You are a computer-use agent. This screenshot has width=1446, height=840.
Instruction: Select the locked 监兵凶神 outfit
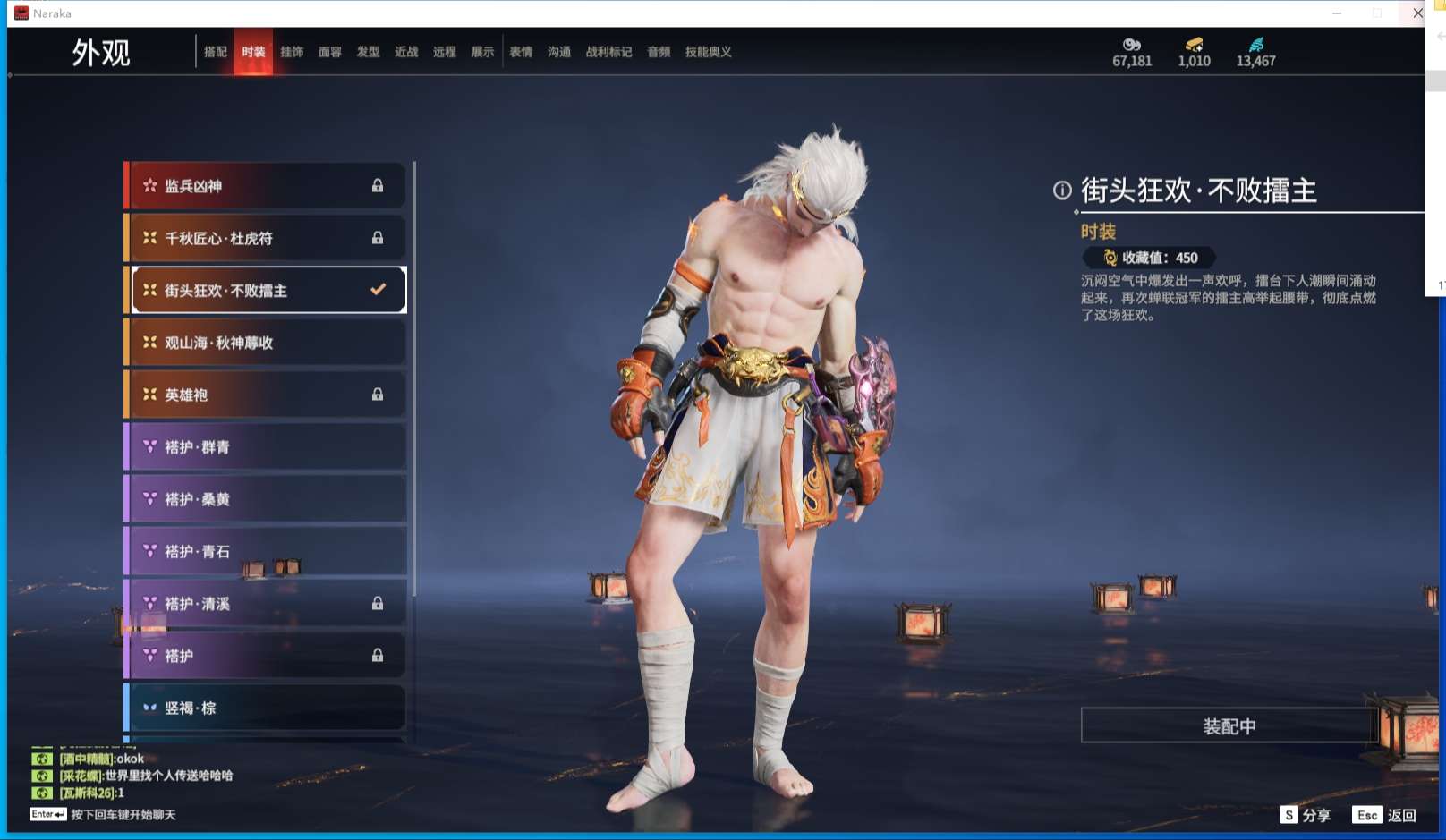tap(266, 186)
